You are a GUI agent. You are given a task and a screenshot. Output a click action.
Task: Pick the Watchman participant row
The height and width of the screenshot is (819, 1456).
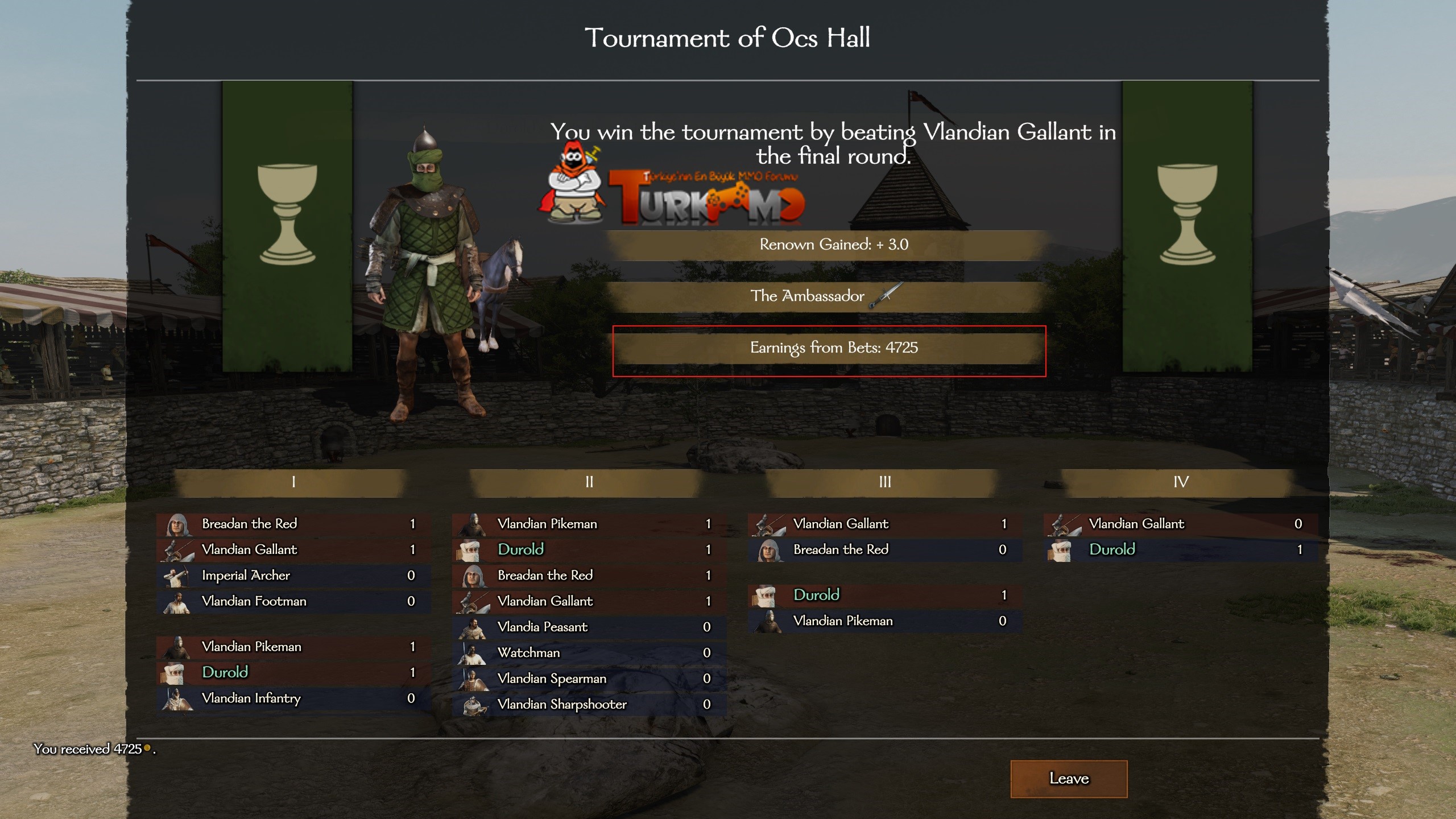[589, 653]
